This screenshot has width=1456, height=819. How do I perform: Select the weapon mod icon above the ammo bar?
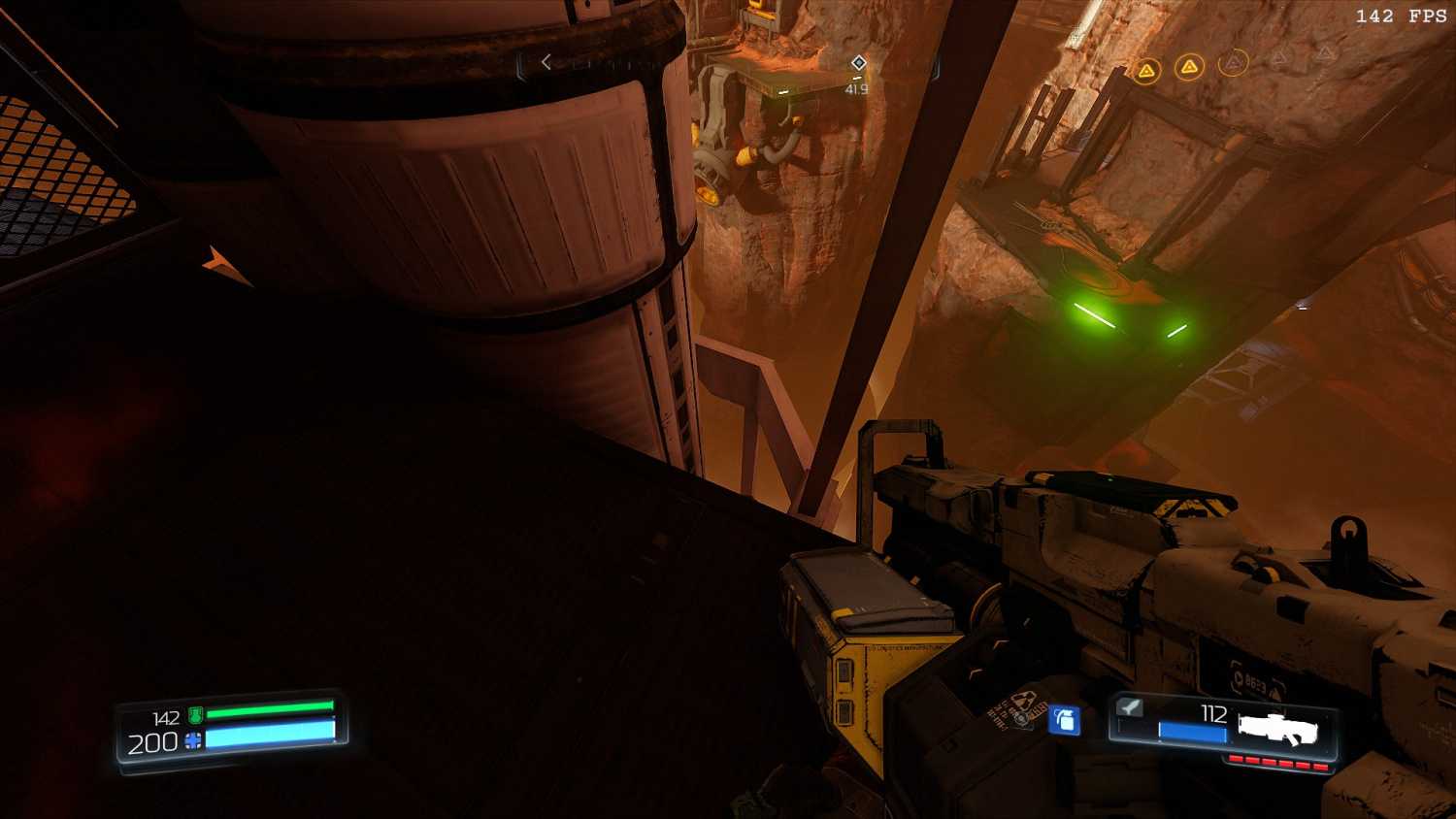(x=1129, y=707)
